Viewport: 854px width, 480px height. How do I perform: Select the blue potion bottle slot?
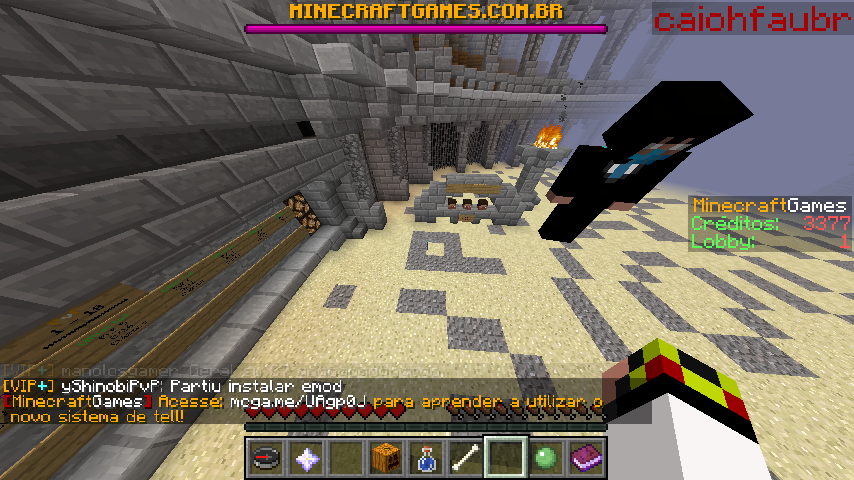coord(425,458)
